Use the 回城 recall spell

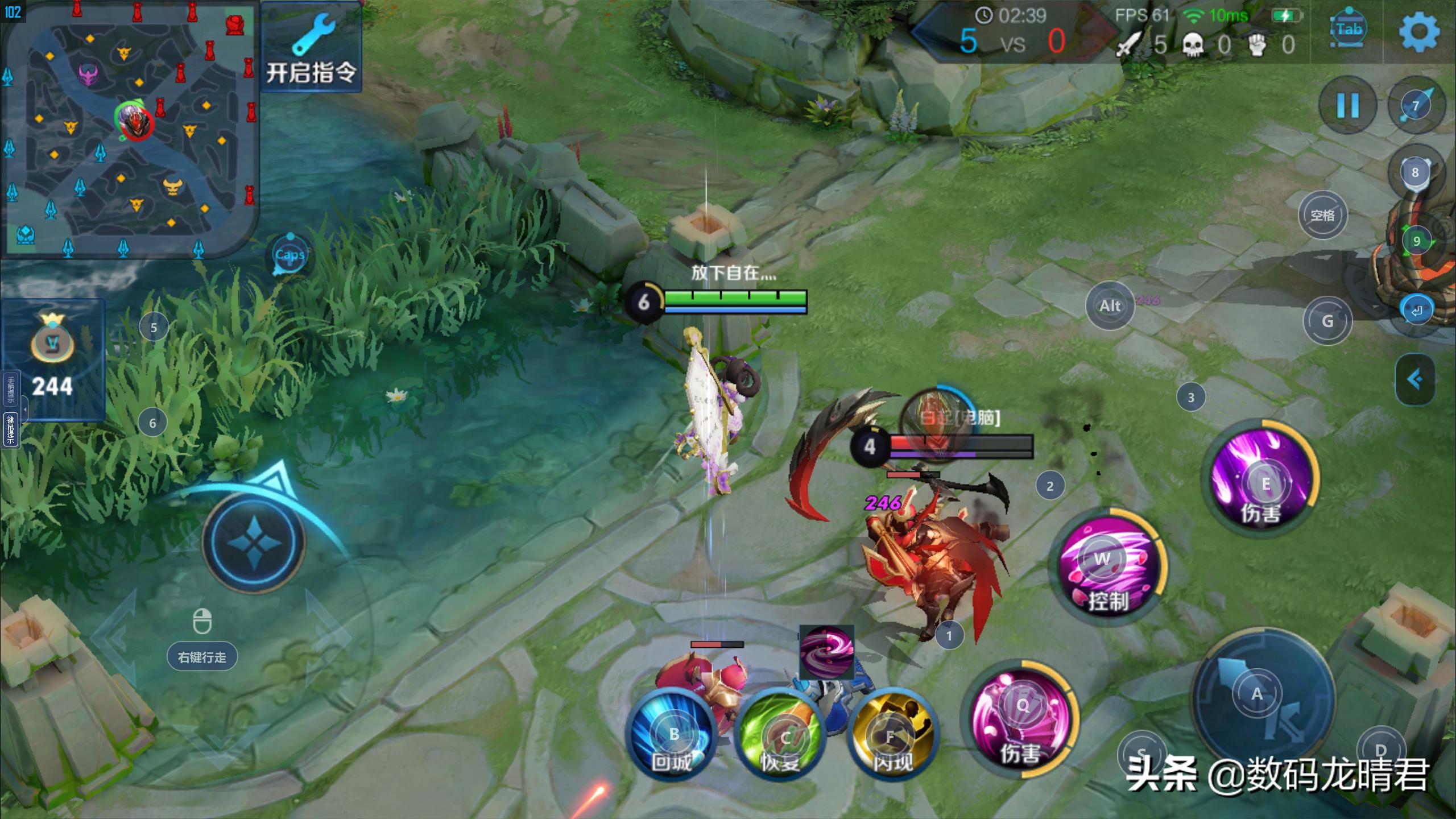coord(673,736)
